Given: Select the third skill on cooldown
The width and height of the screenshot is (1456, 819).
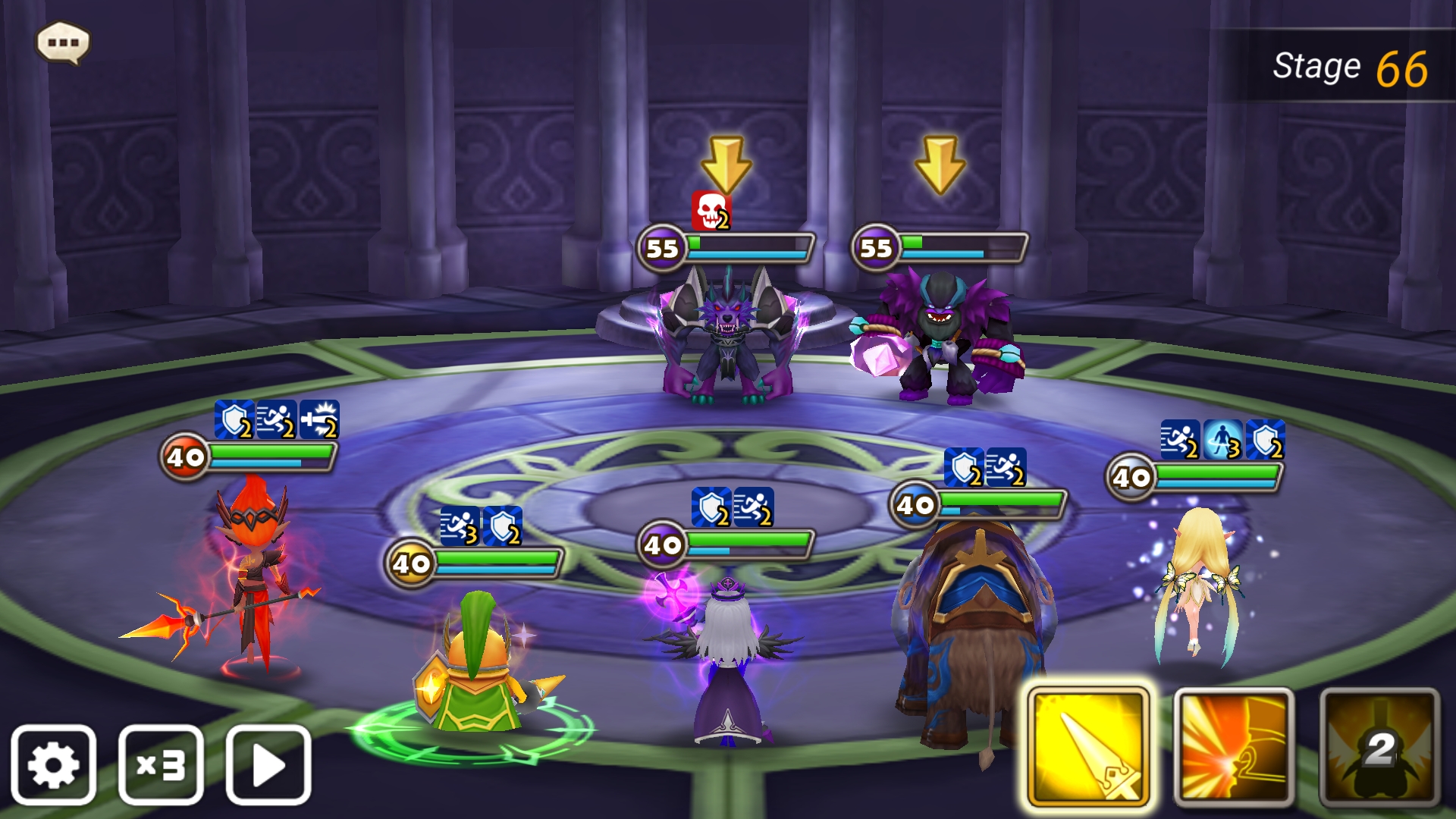Looking at the screenshot, I should point(1379,747).
